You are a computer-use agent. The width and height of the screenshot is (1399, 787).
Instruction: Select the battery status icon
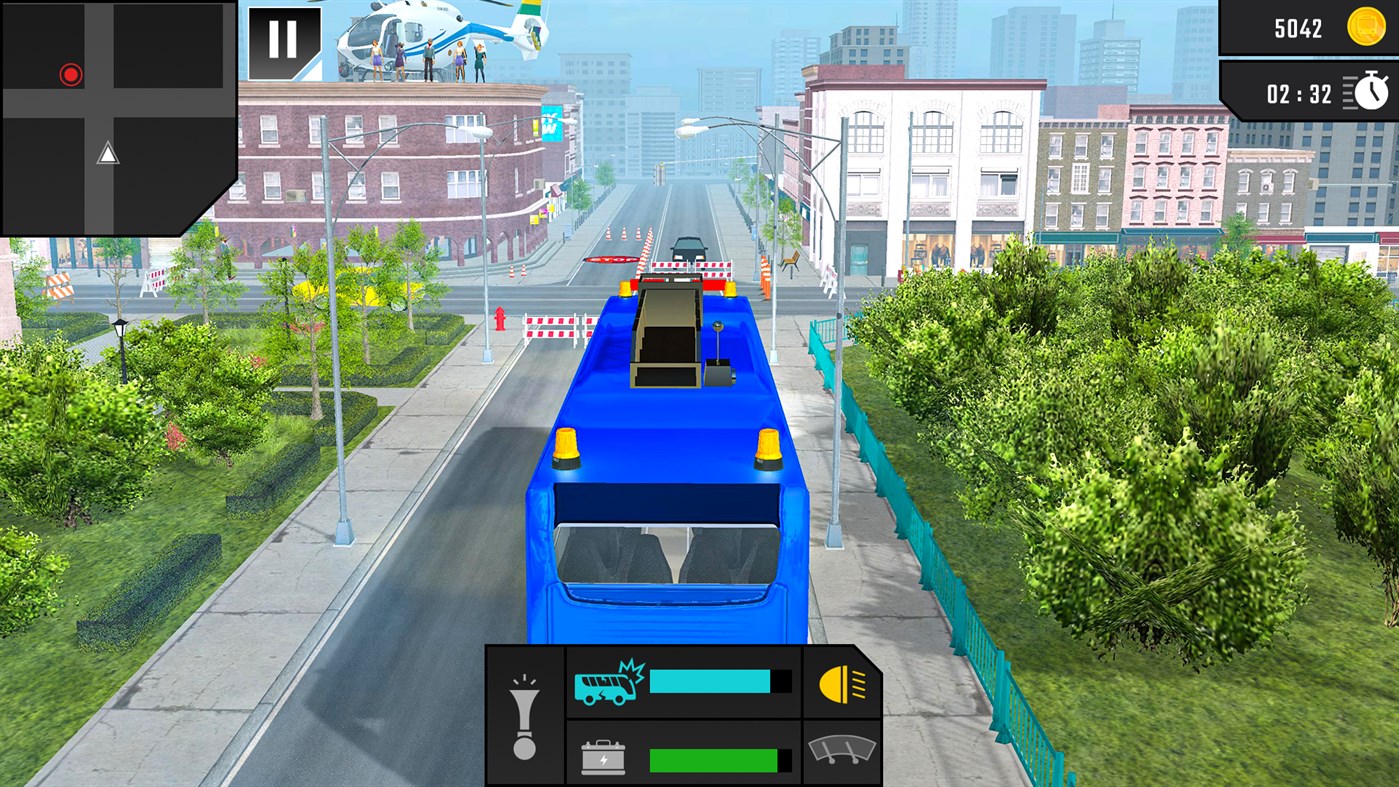(x=601, y=757)
